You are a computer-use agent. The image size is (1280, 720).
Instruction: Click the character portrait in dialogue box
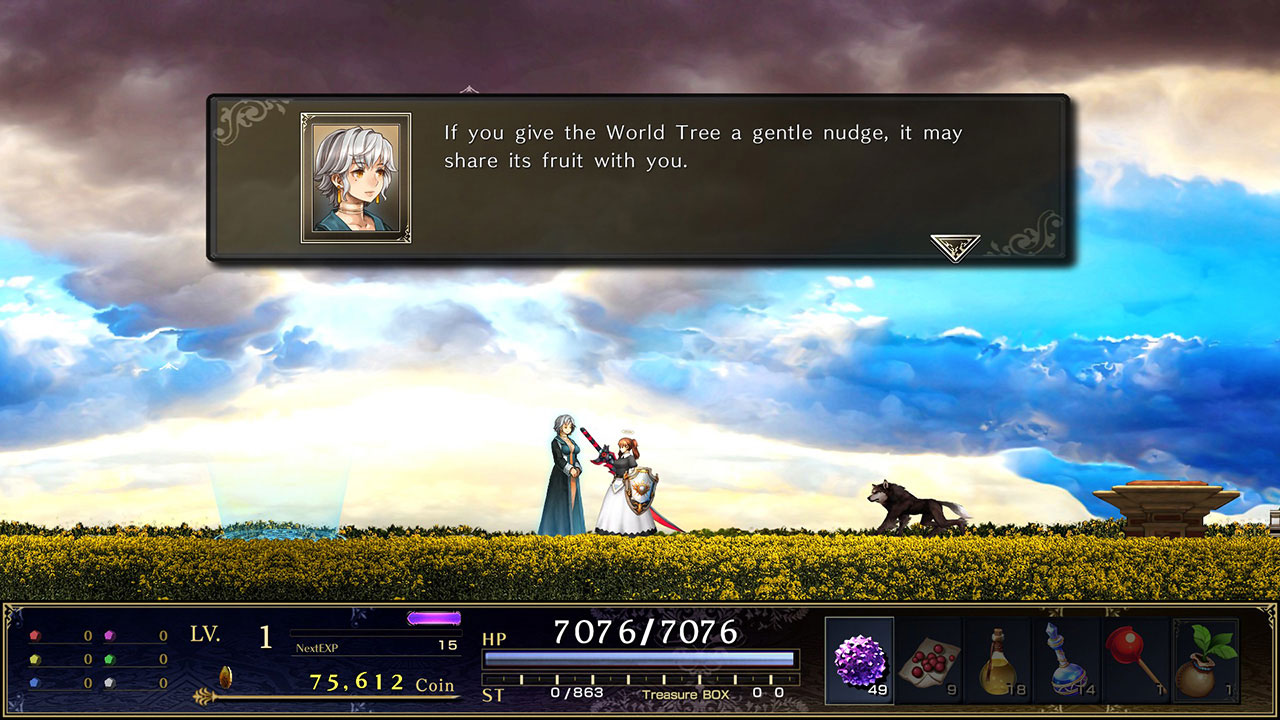[358, 175]
